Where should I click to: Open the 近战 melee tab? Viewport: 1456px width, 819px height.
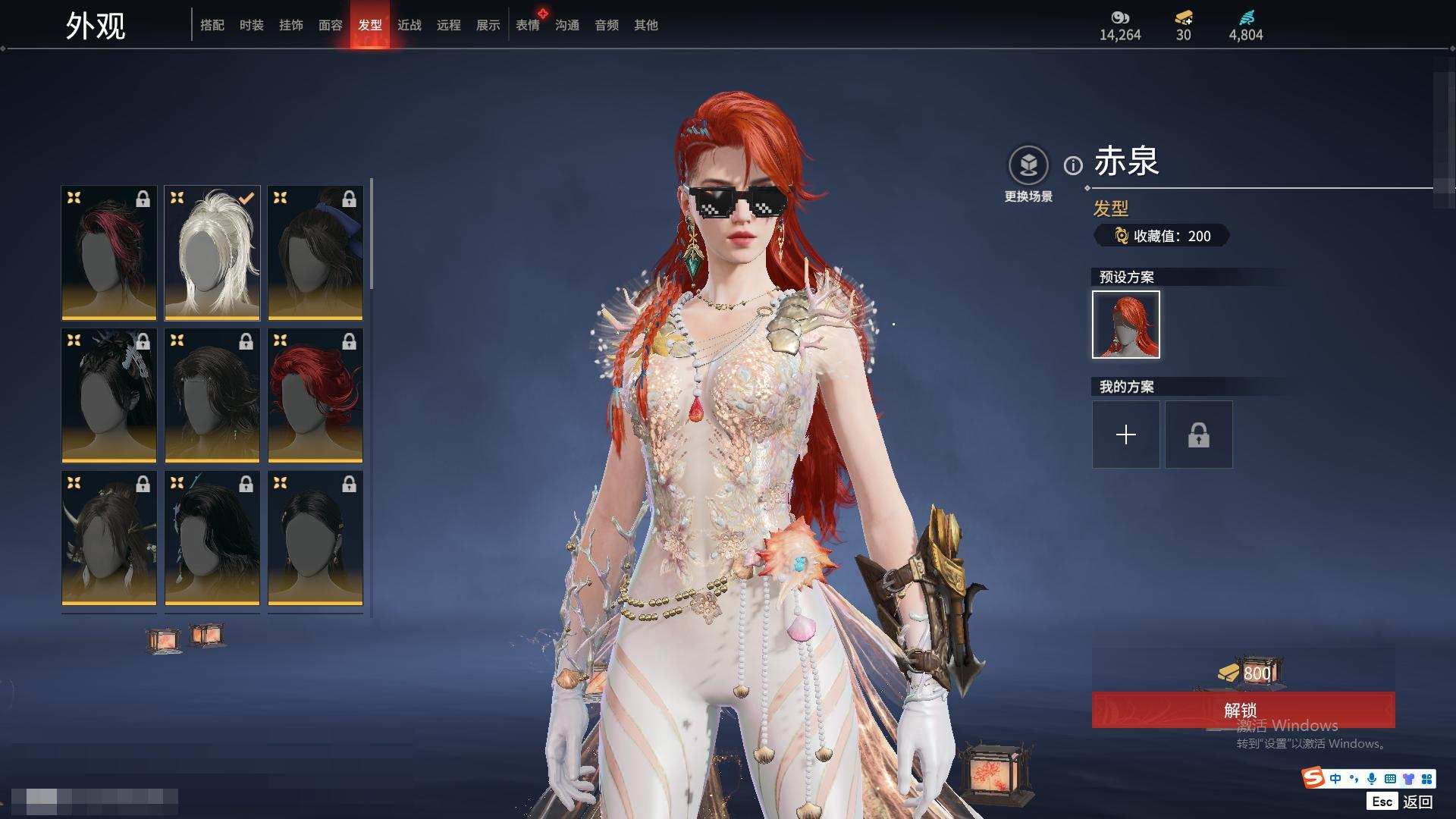409,25
